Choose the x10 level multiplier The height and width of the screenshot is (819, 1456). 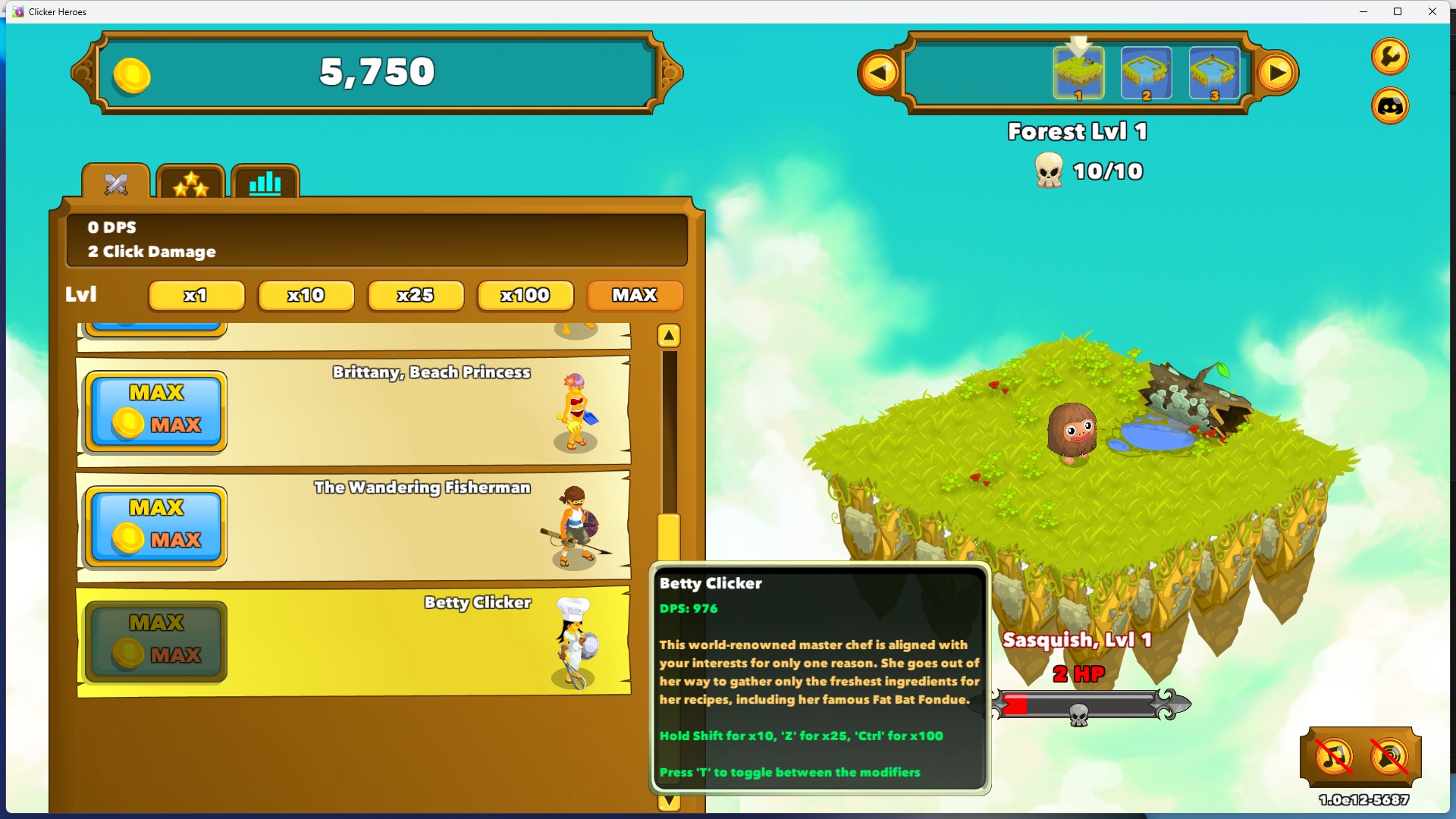coord(306,295)
